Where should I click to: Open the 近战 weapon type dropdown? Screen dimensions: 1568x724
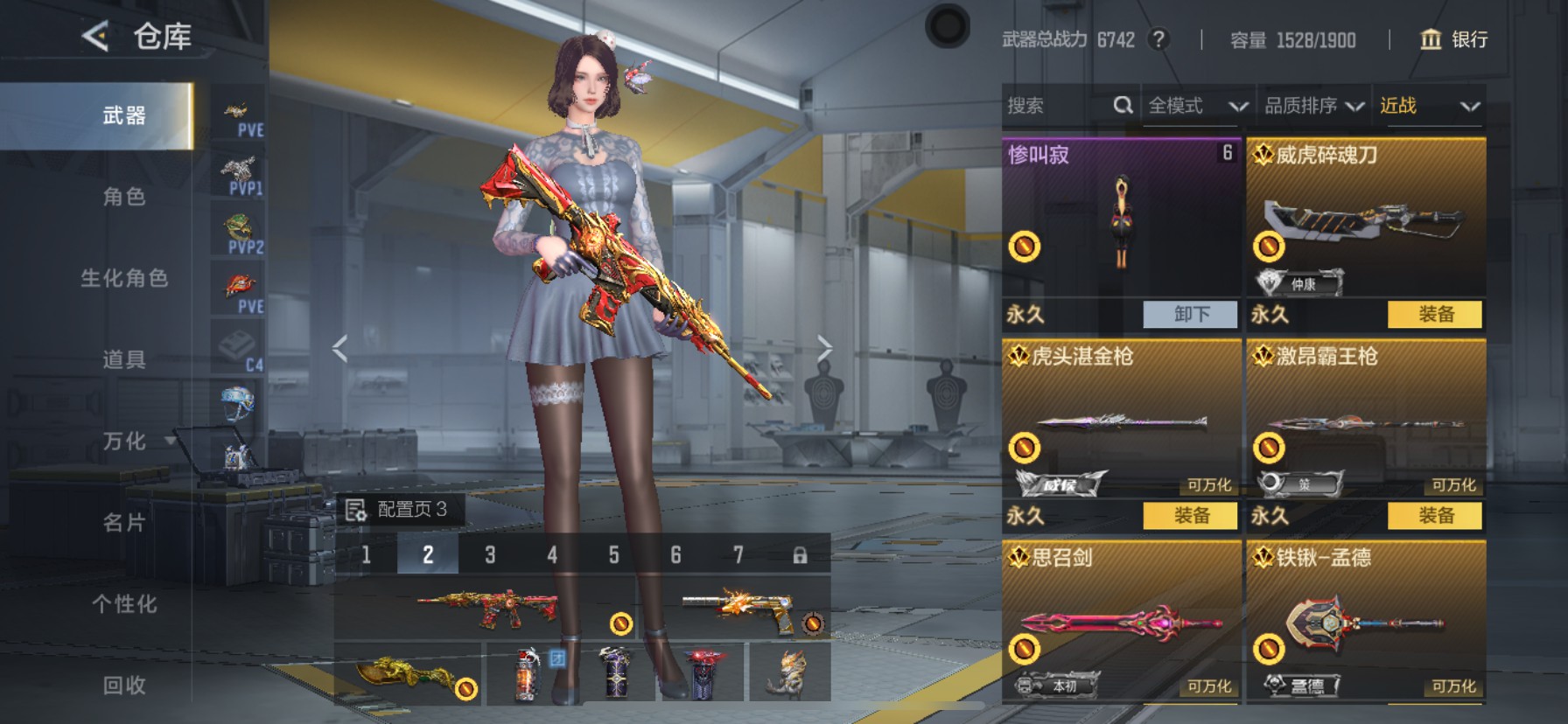click(1429, 106)
